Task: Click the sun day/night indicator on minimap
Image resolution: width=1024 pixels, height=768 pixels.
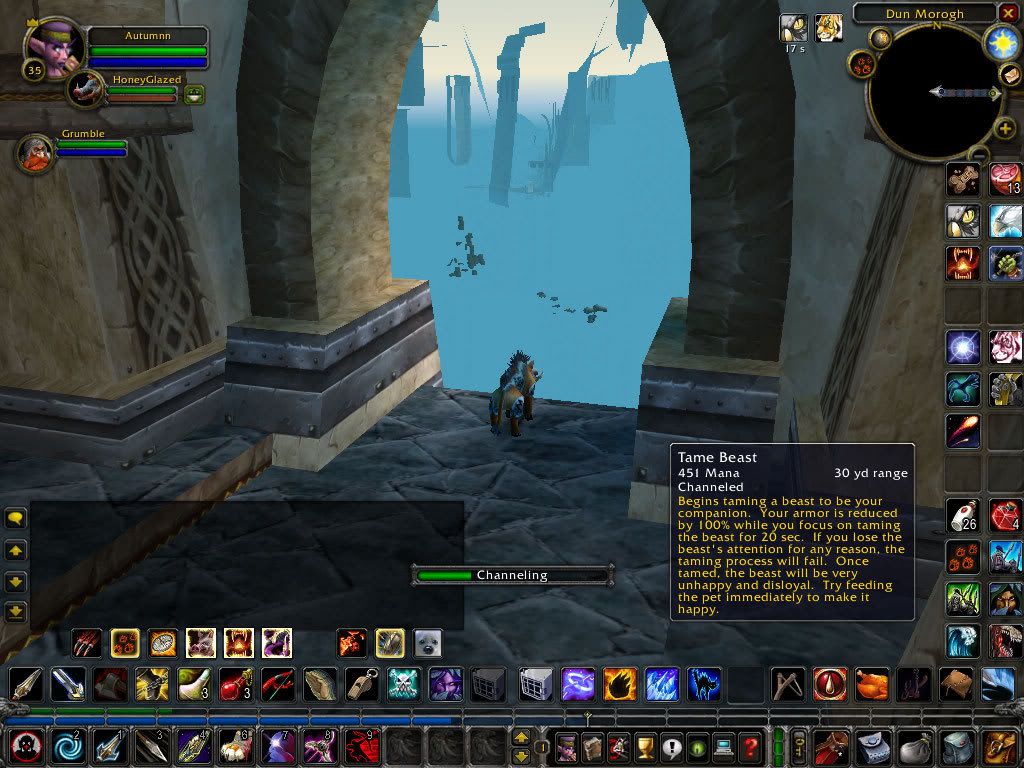Action: pos(1001,42)
